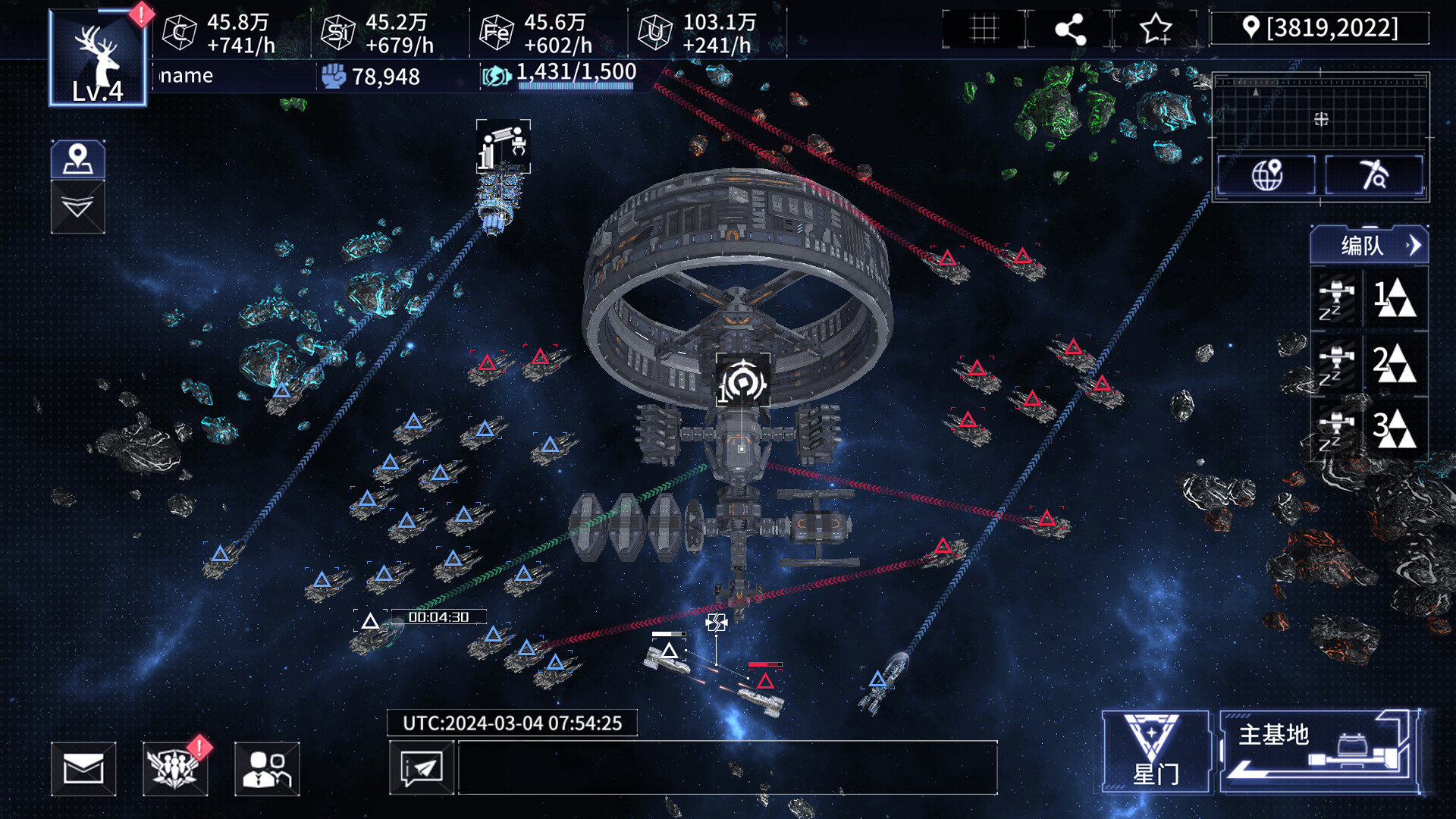This screenshot has height=819, width=1456.
Task: Open the alliance emblem menu
Action: [175, 769]
